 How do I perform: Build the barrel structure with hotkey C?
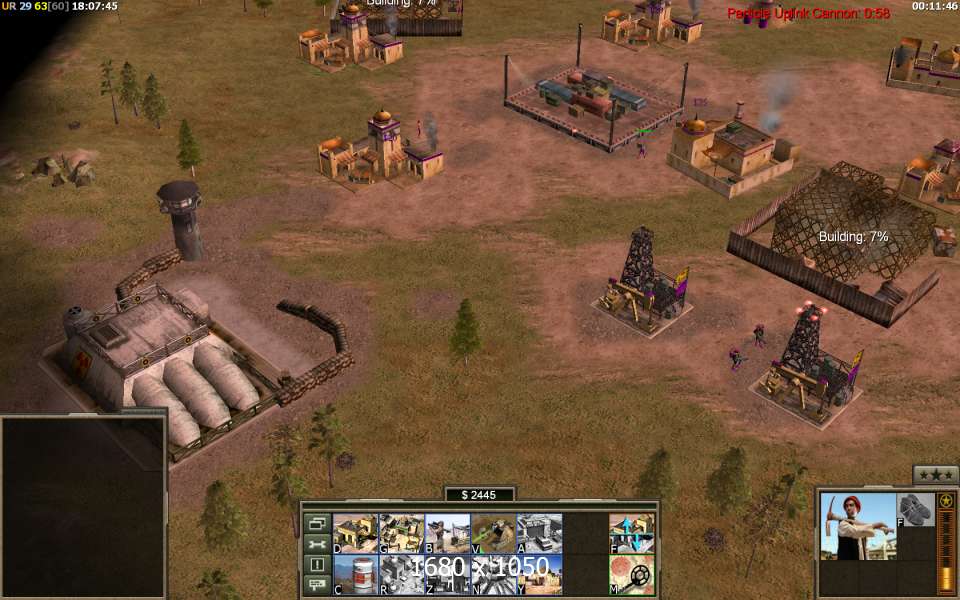[x=355, y=574]
